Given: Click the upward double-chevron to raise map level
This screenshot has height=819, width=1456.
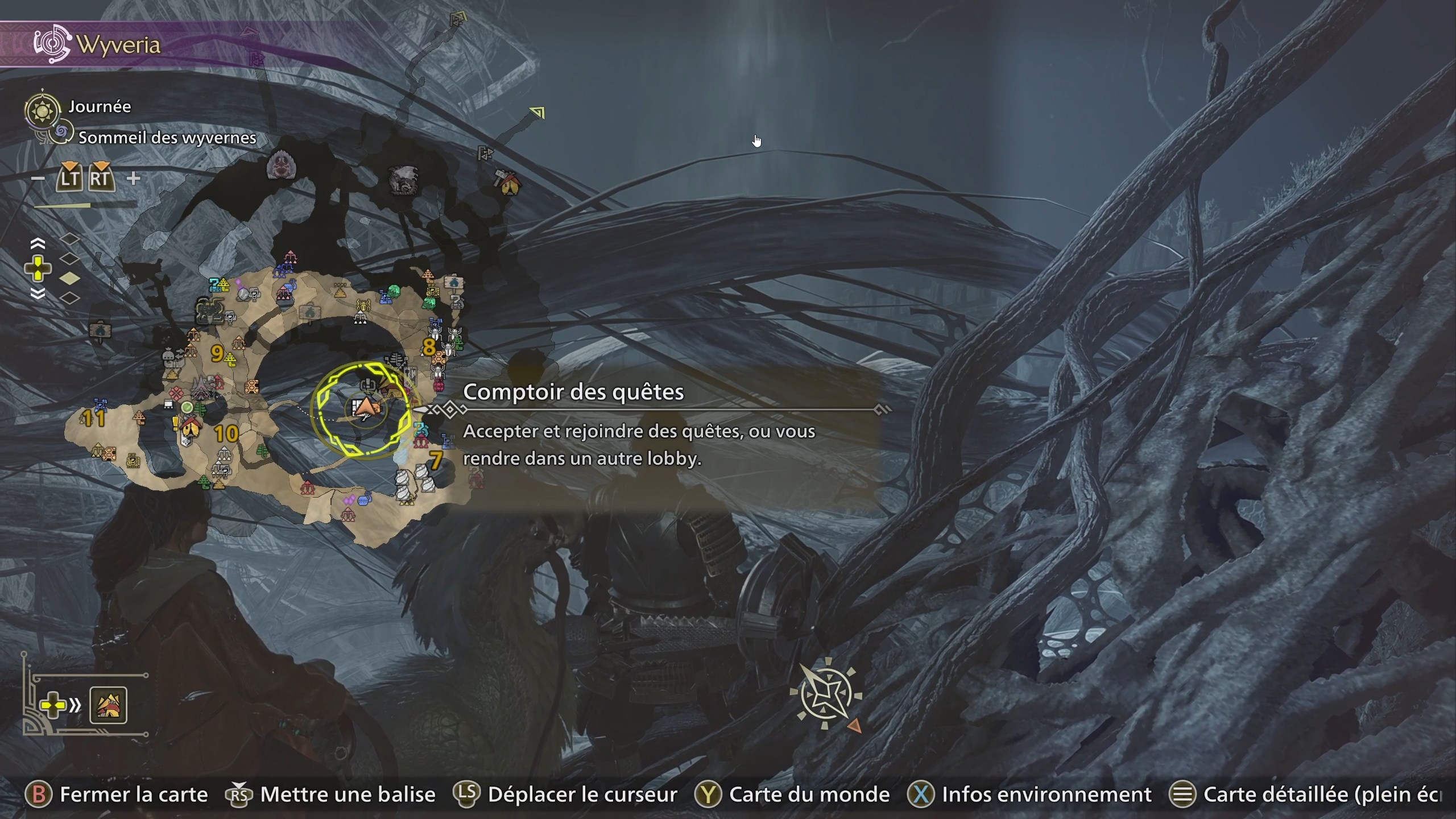Looking at the screenshot, I should coord(38,243).
